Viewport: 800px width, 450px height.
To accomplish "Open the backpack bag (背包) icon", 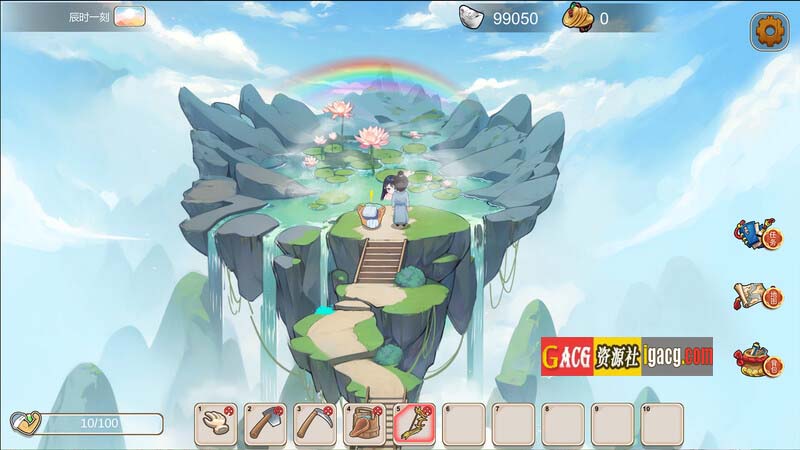I will [756, 358].
